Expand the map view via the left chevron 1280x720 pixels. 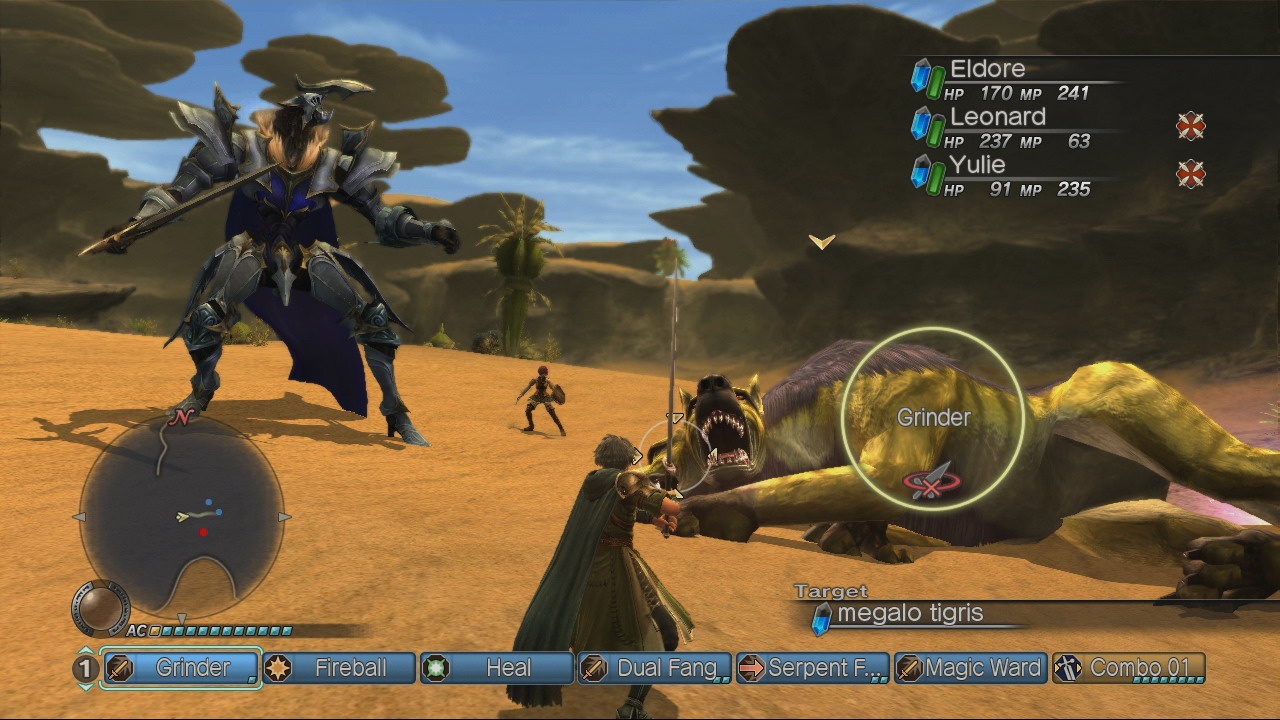click(x=78, y=516)
